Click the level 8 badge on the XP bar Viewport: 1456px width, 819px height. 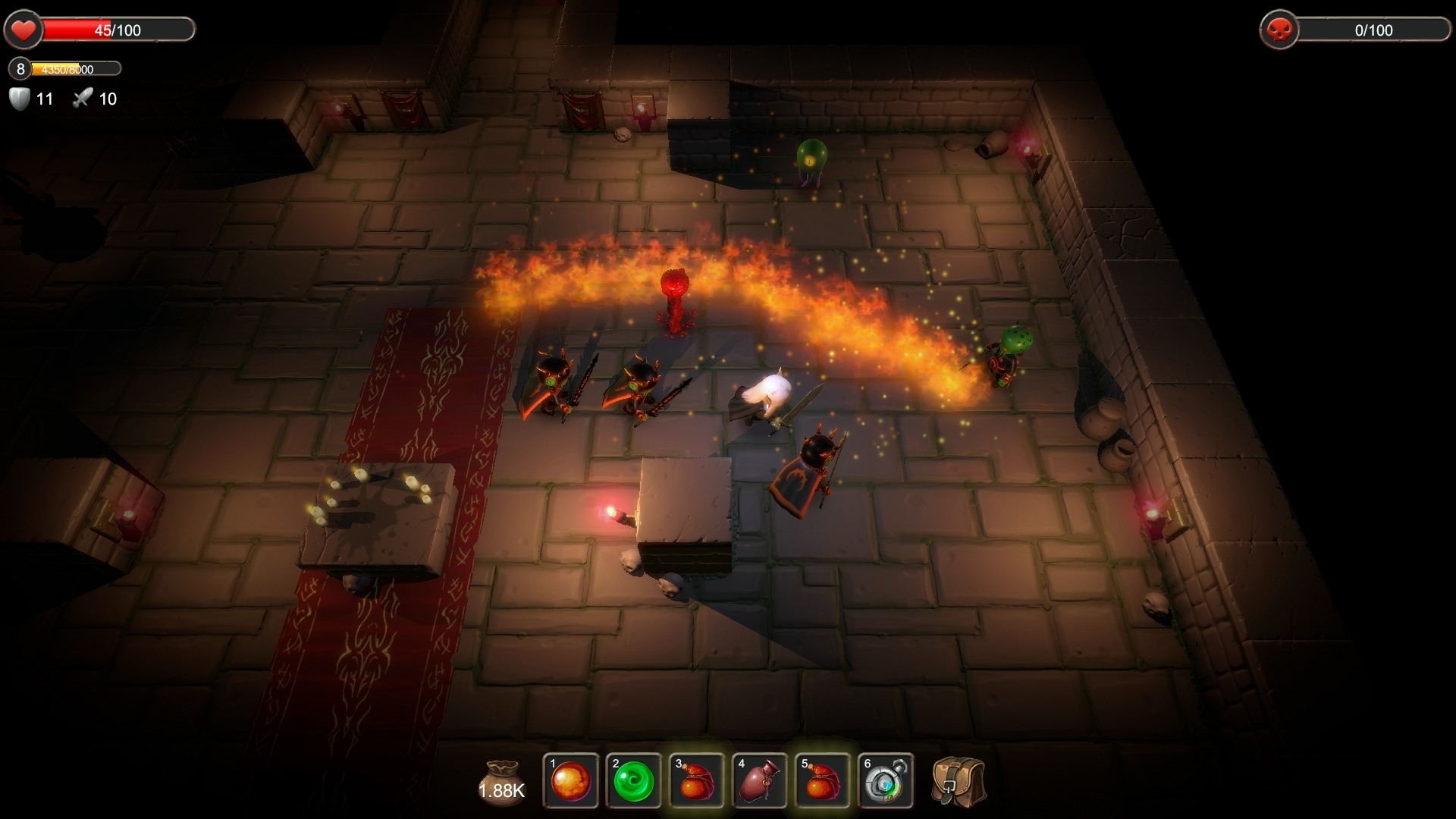(x=18, y=70)
